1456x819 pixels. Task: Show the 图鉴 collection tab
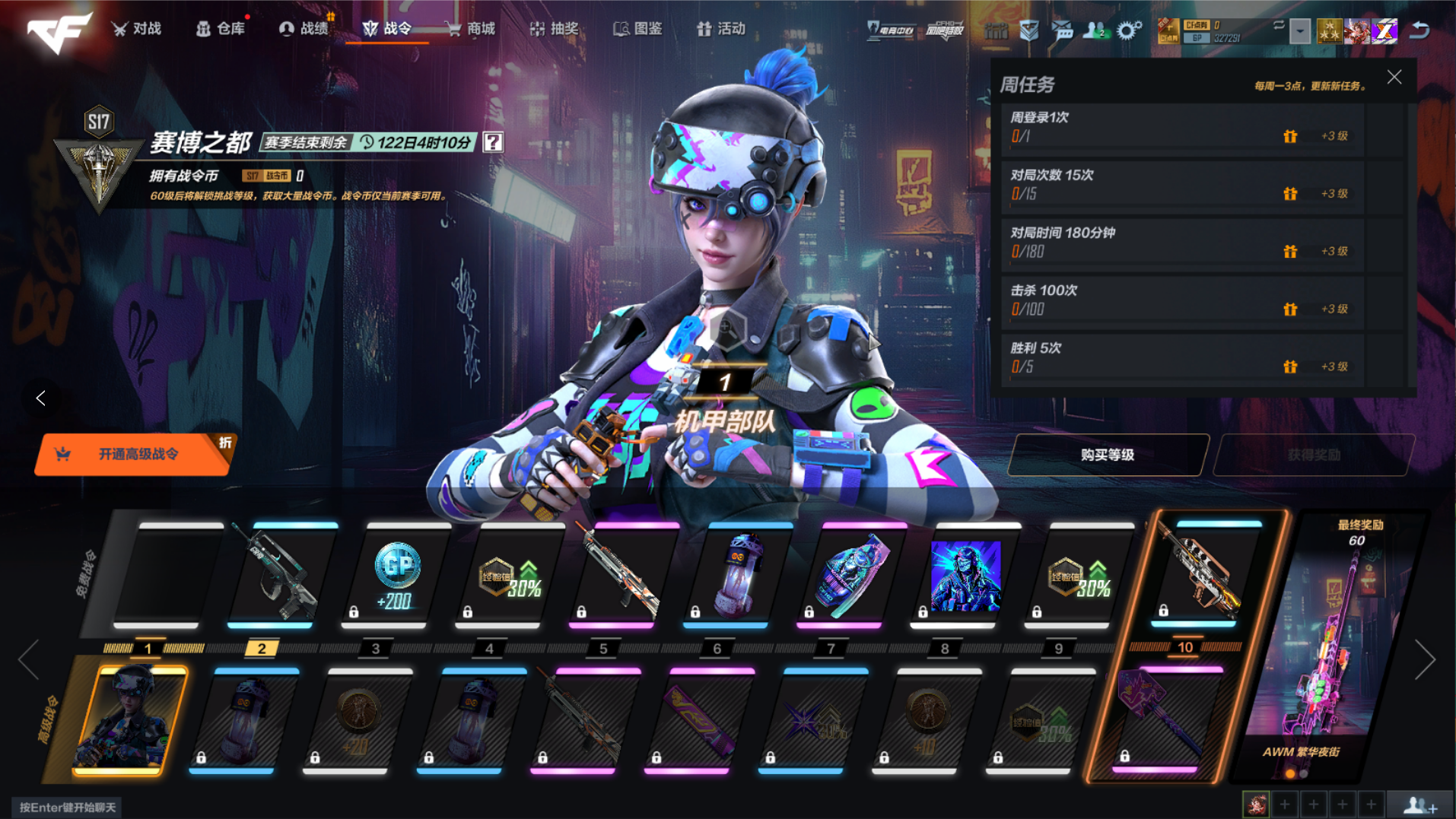pos(639,29)
